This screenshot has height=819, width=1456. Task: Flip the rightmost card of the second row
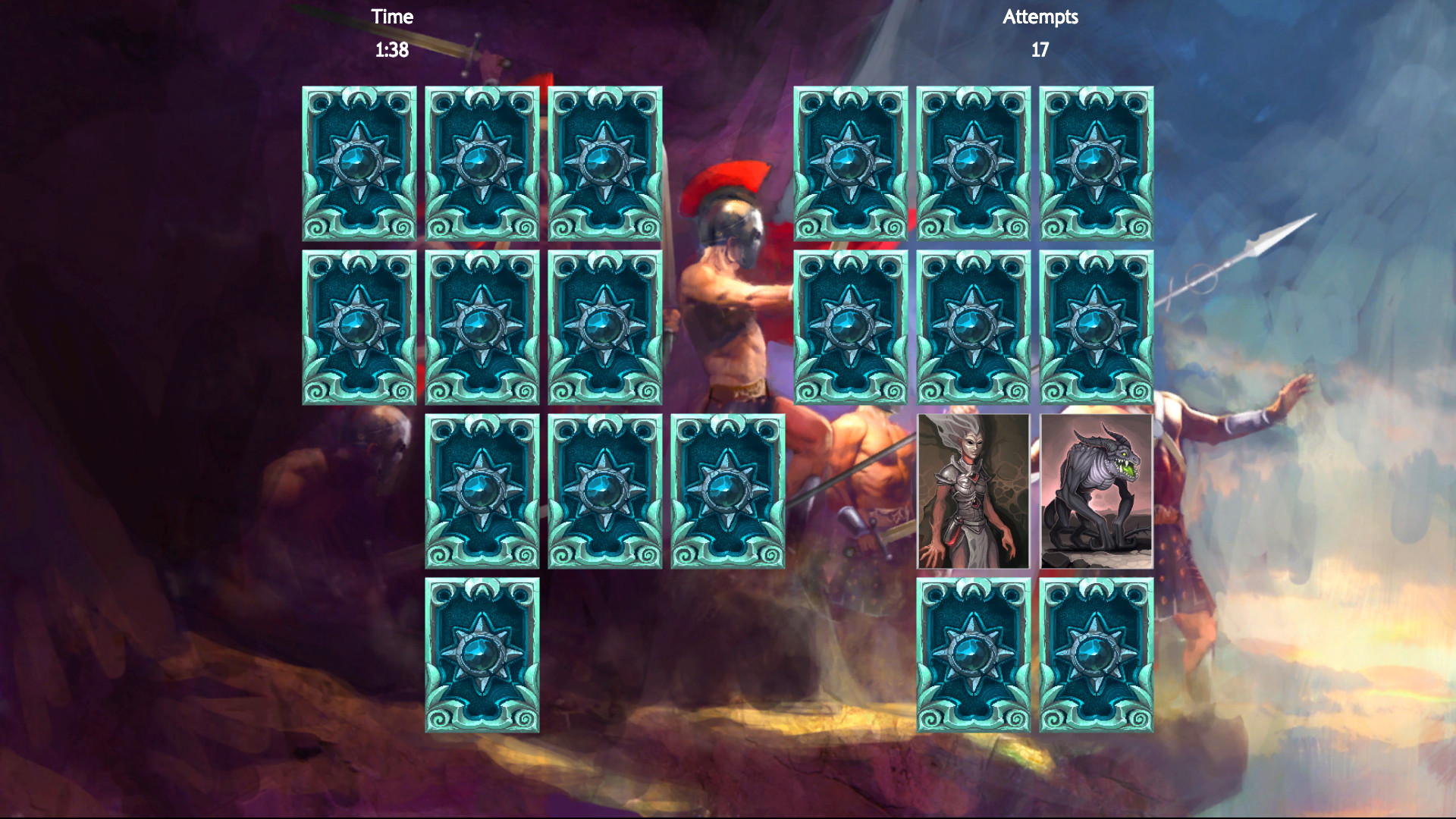click(x=607, y=331)
